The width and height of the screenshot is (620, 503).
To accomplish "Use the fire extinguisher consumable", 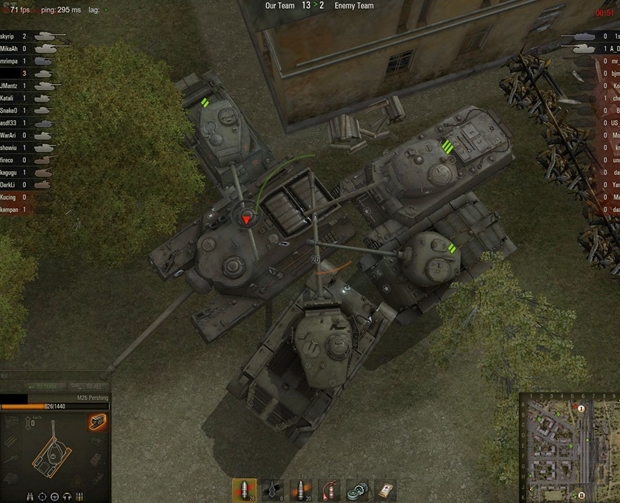I will coord(327,489).
